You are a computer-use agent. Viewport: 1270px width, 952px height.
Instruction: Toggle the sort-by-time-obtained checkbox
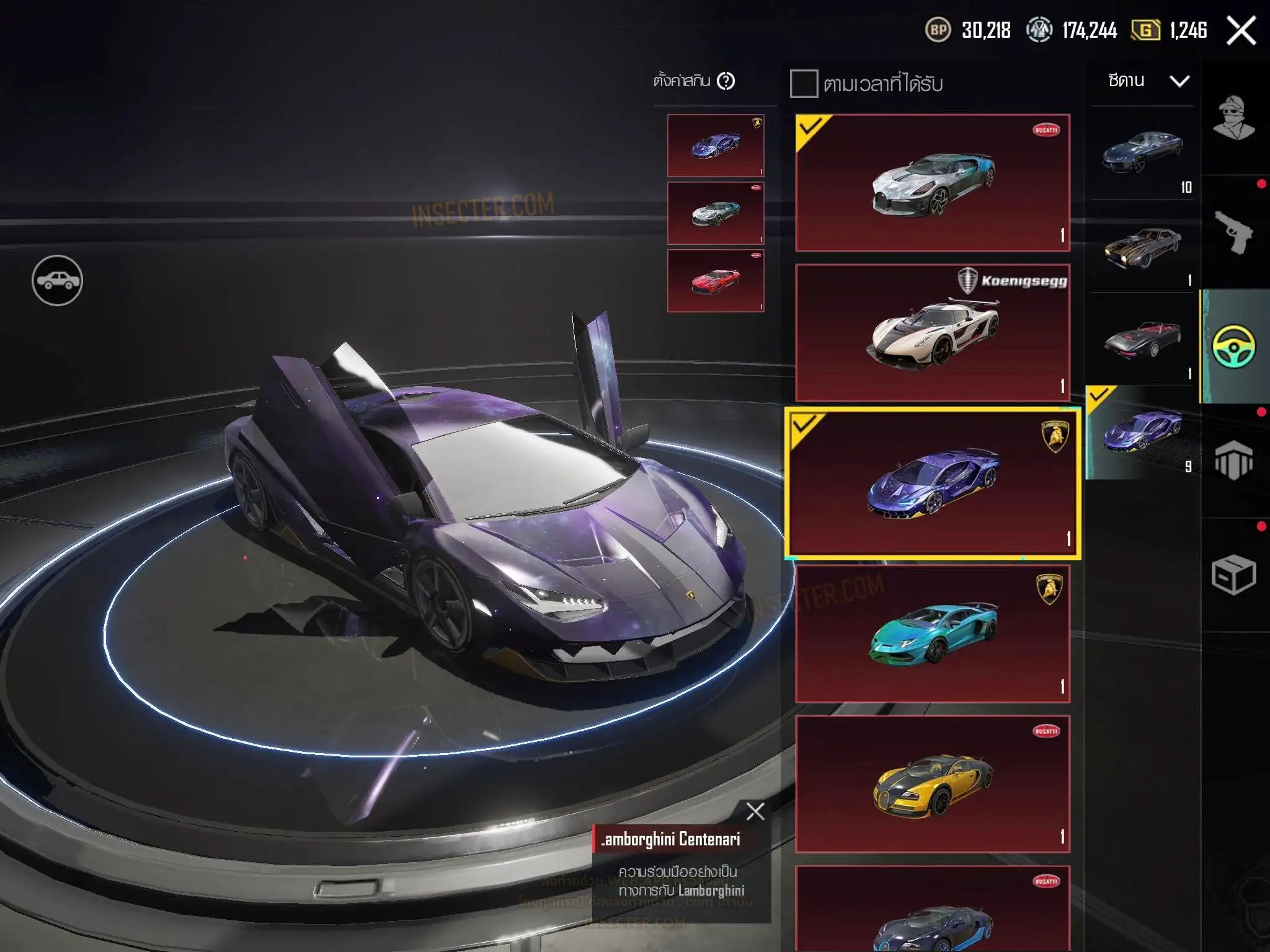tap(804, 84)
